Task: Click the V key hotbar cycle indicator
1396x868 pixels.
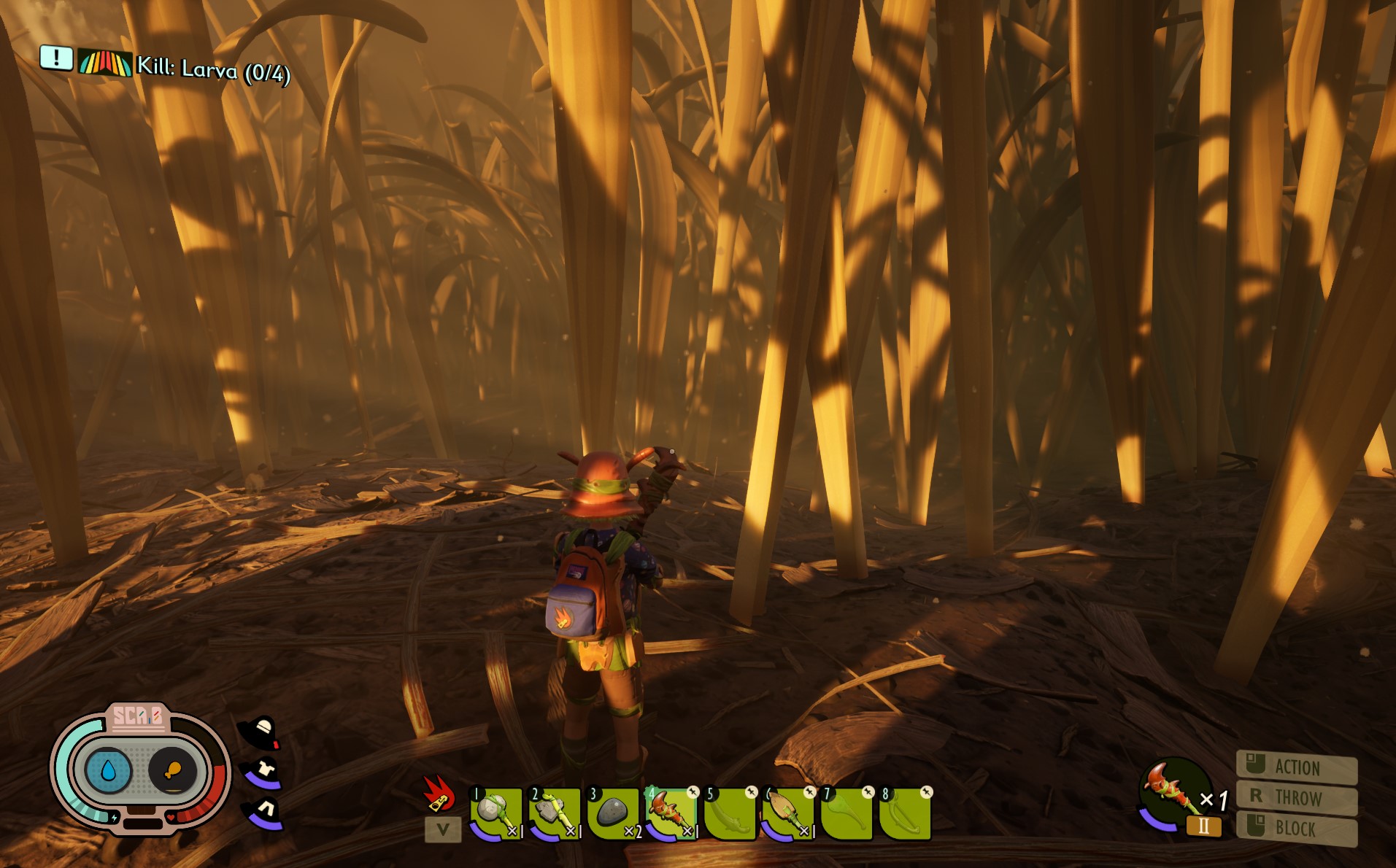Action: pyautogui.click(x=441, y=829)
